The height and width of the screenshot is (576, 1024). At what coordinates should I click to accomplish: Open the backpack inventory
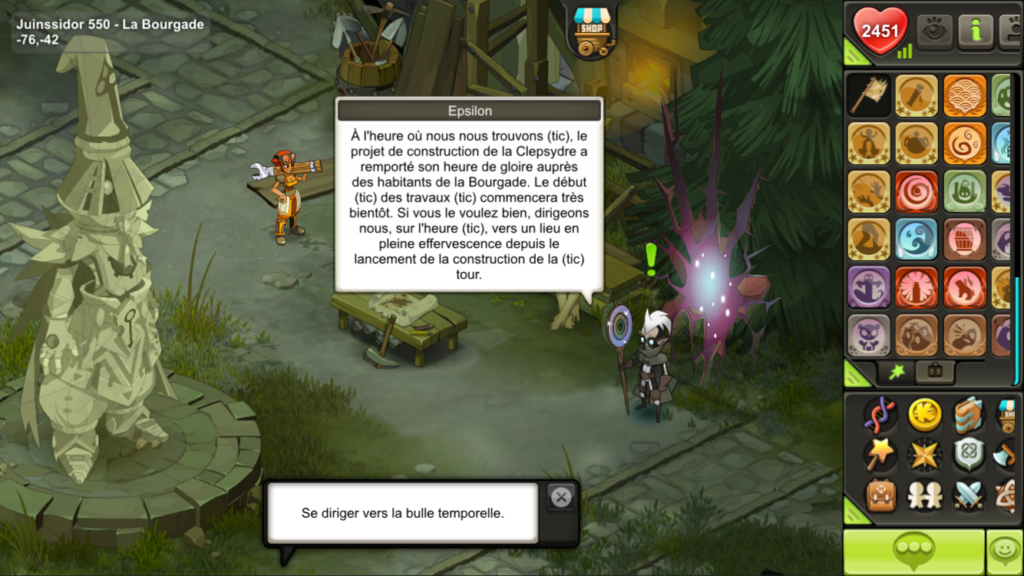coord(881,495)
